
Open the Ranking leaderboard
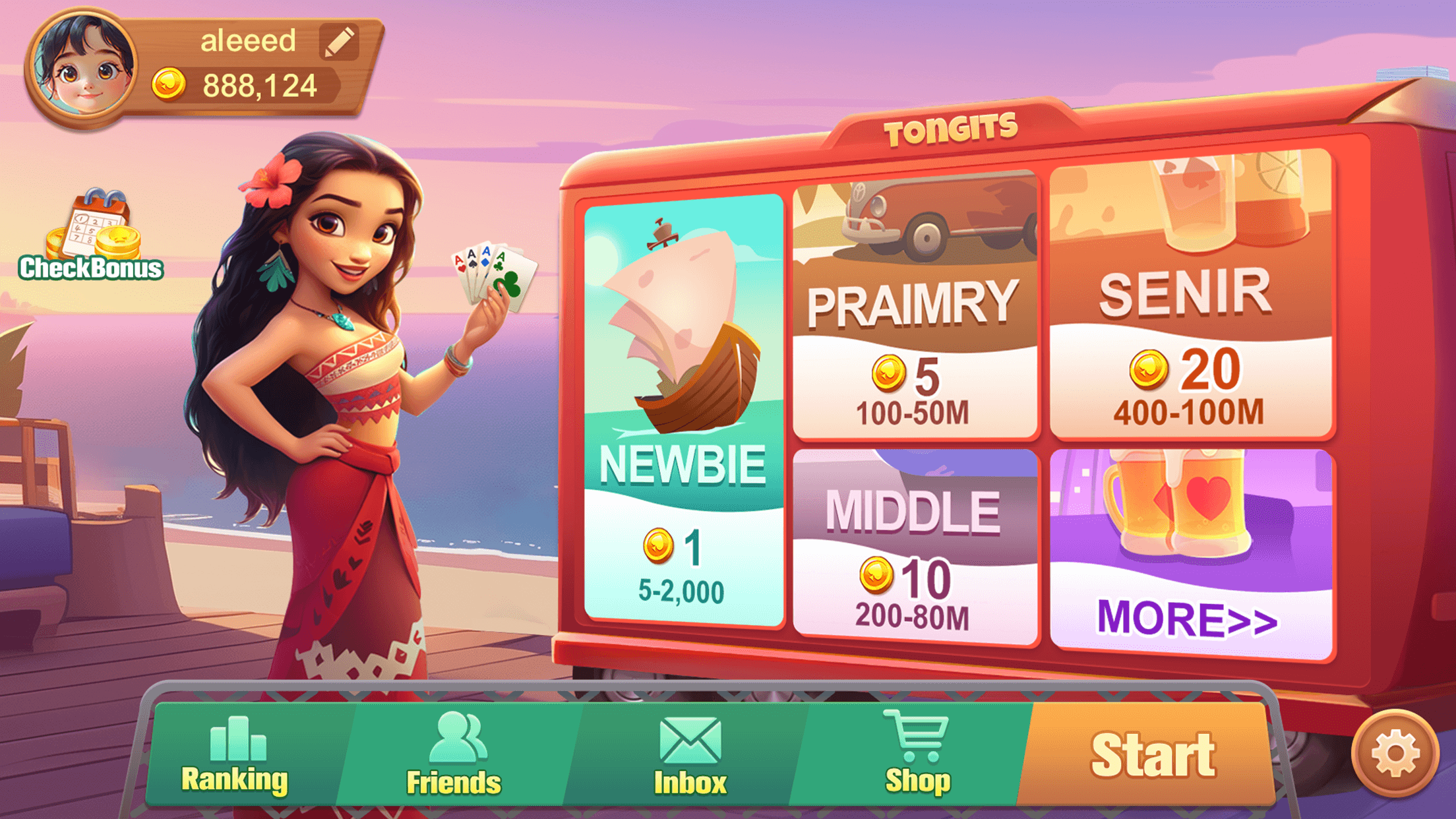pos(235,755)
